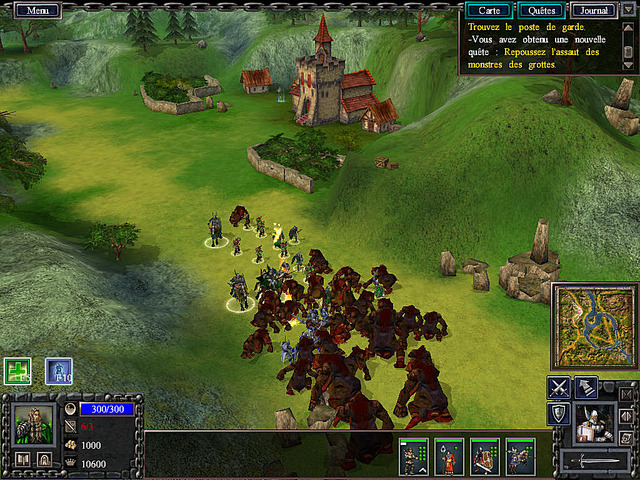
Task: Open the Carte map tab
Action: tap(489, 10)
